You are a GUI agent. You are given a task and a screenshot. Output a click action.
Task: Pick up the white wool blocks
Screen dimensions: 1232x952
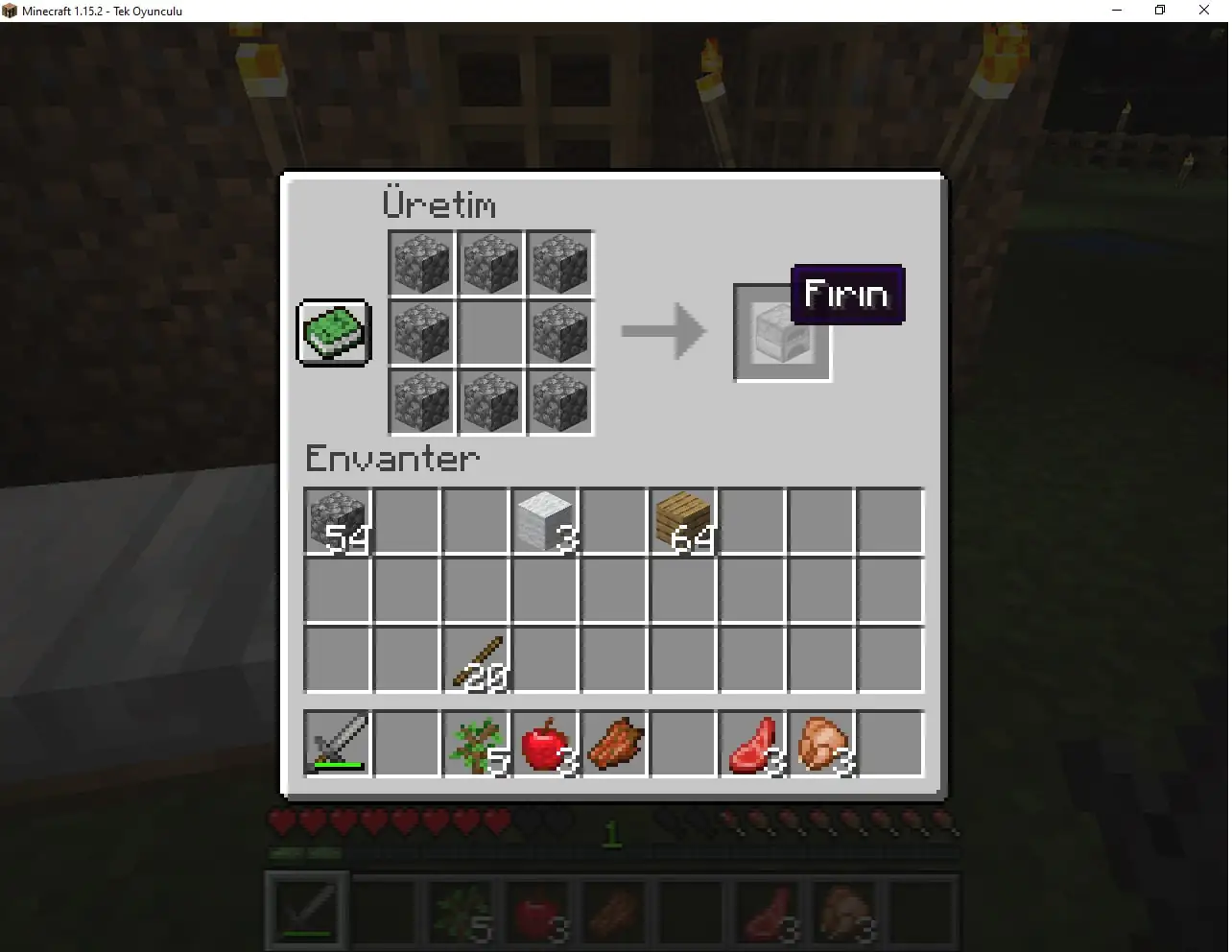[x=545, y=520]
